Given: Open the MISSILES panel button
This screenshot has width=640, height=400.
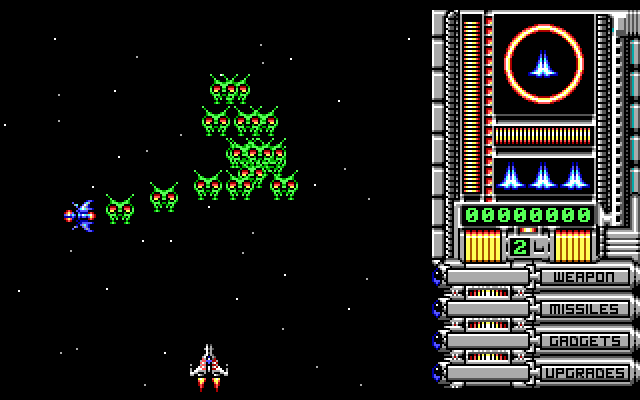Looking at the screenshot, I should coord(586,309).
